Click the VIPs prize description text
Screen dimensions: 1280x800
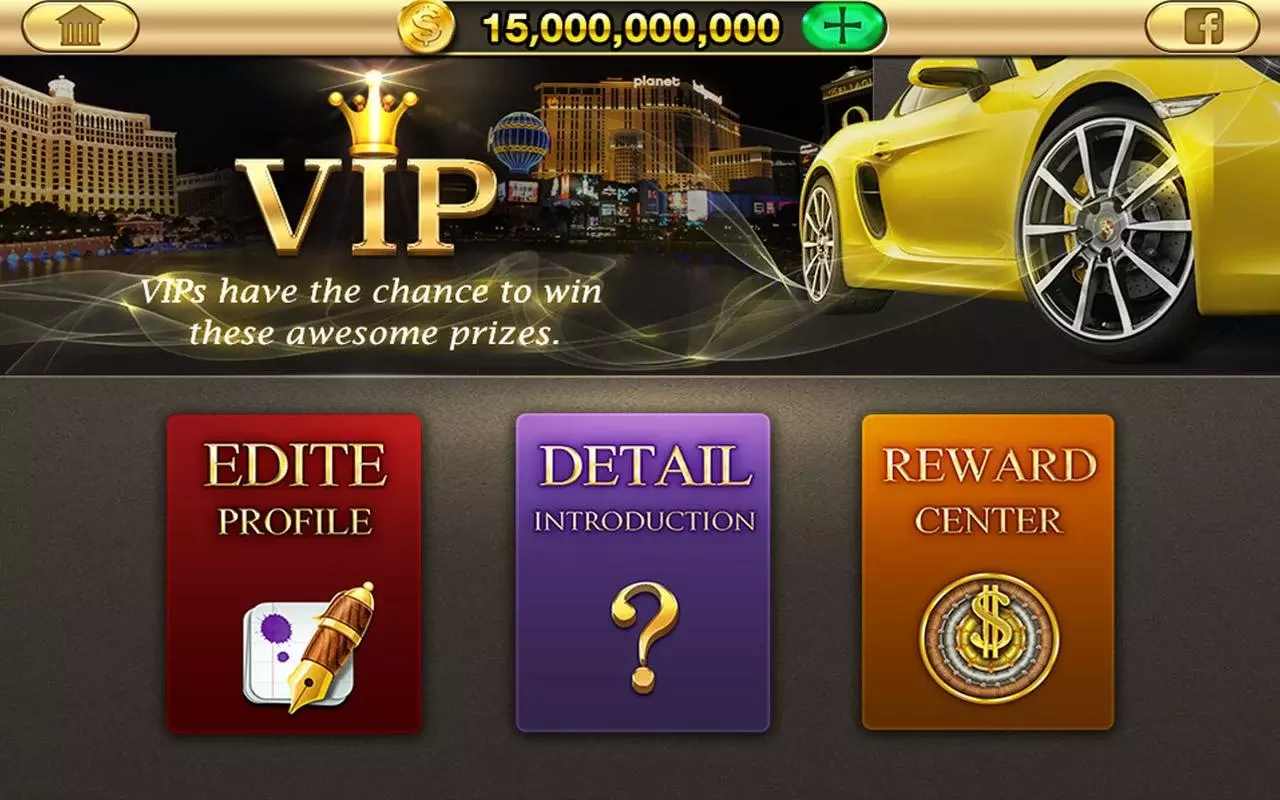tap(370, 310)
